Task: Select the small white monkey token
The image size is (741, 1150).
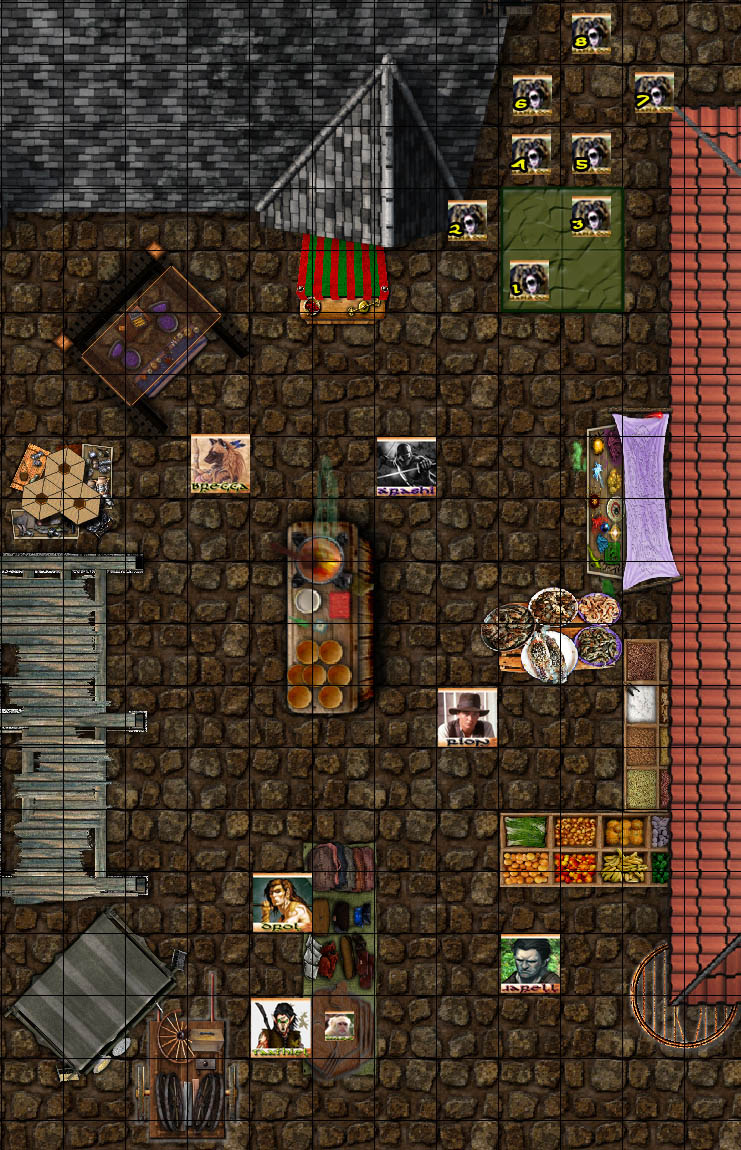Action: pos(339,1025)
